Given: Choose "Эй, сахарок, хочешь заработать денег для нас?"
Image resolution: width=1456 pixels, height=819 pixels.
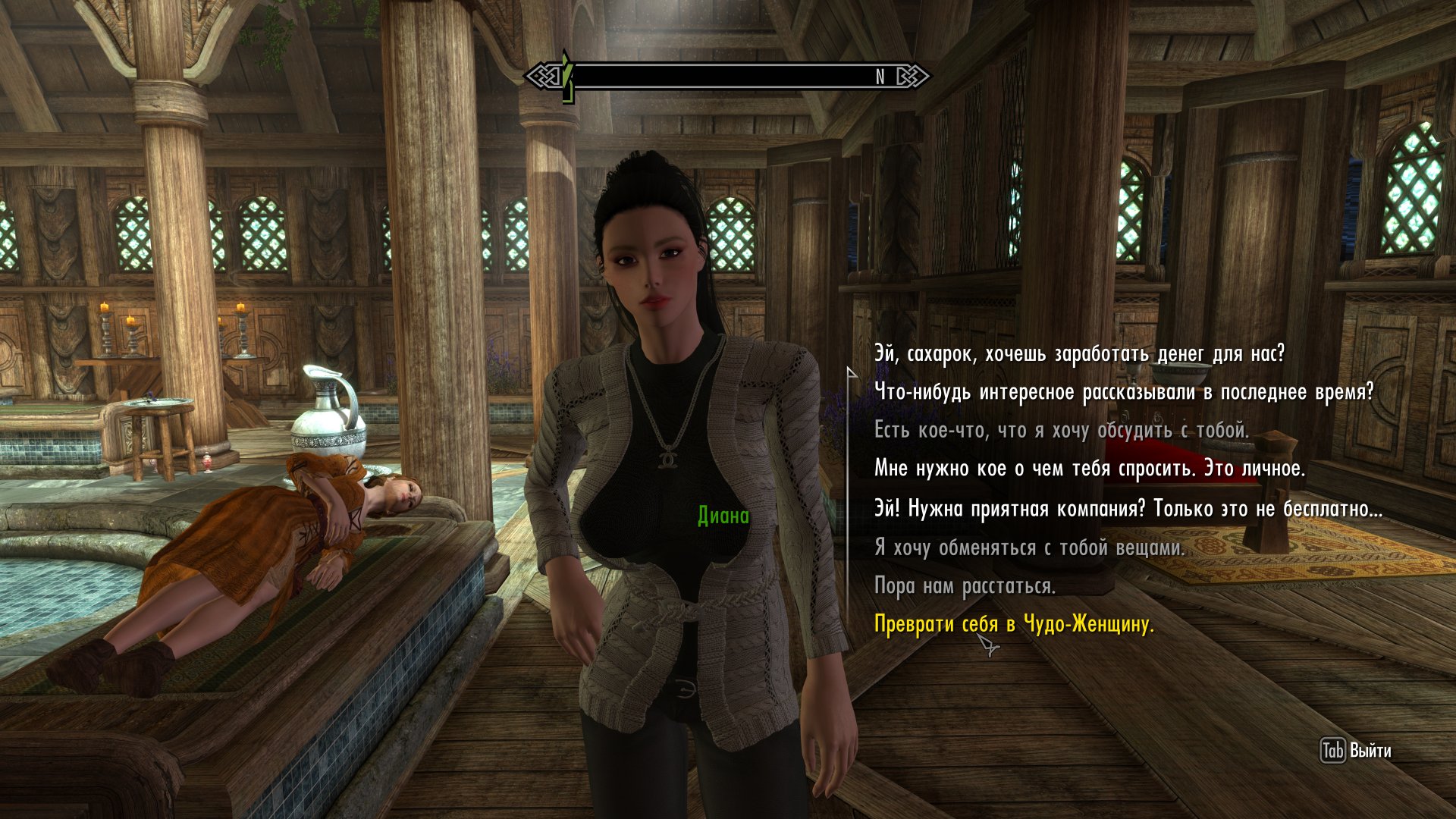Looking at the screenshot, I should [1078, 354].
